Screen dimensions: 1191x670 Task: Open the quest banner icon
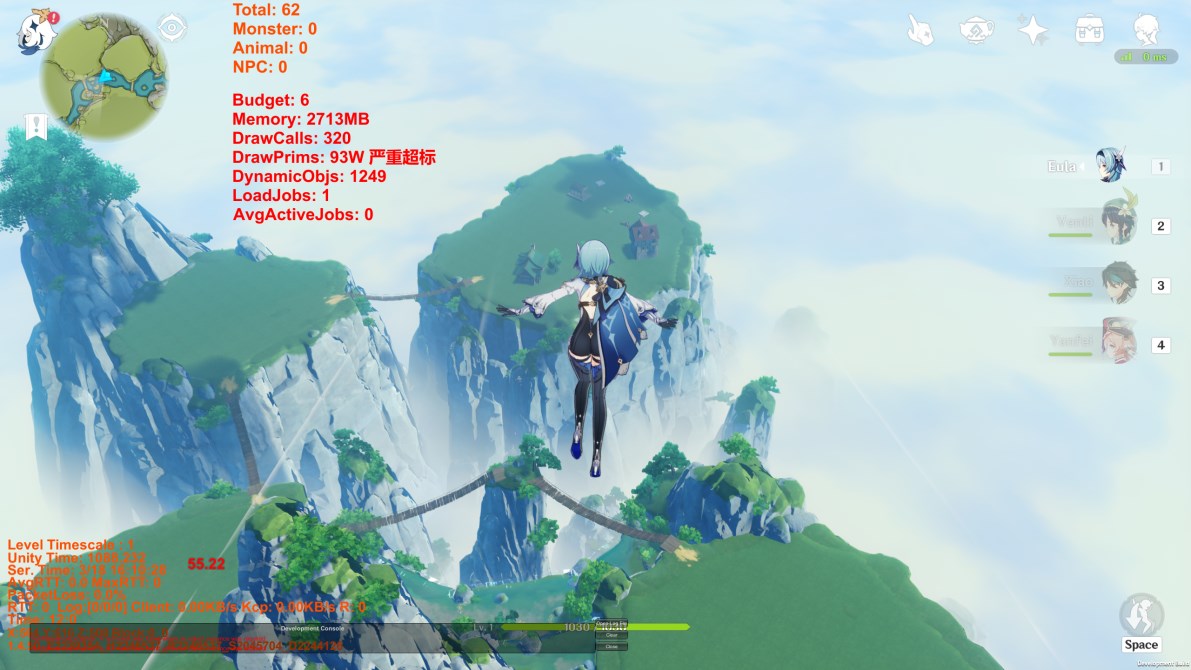coord(37,127)
